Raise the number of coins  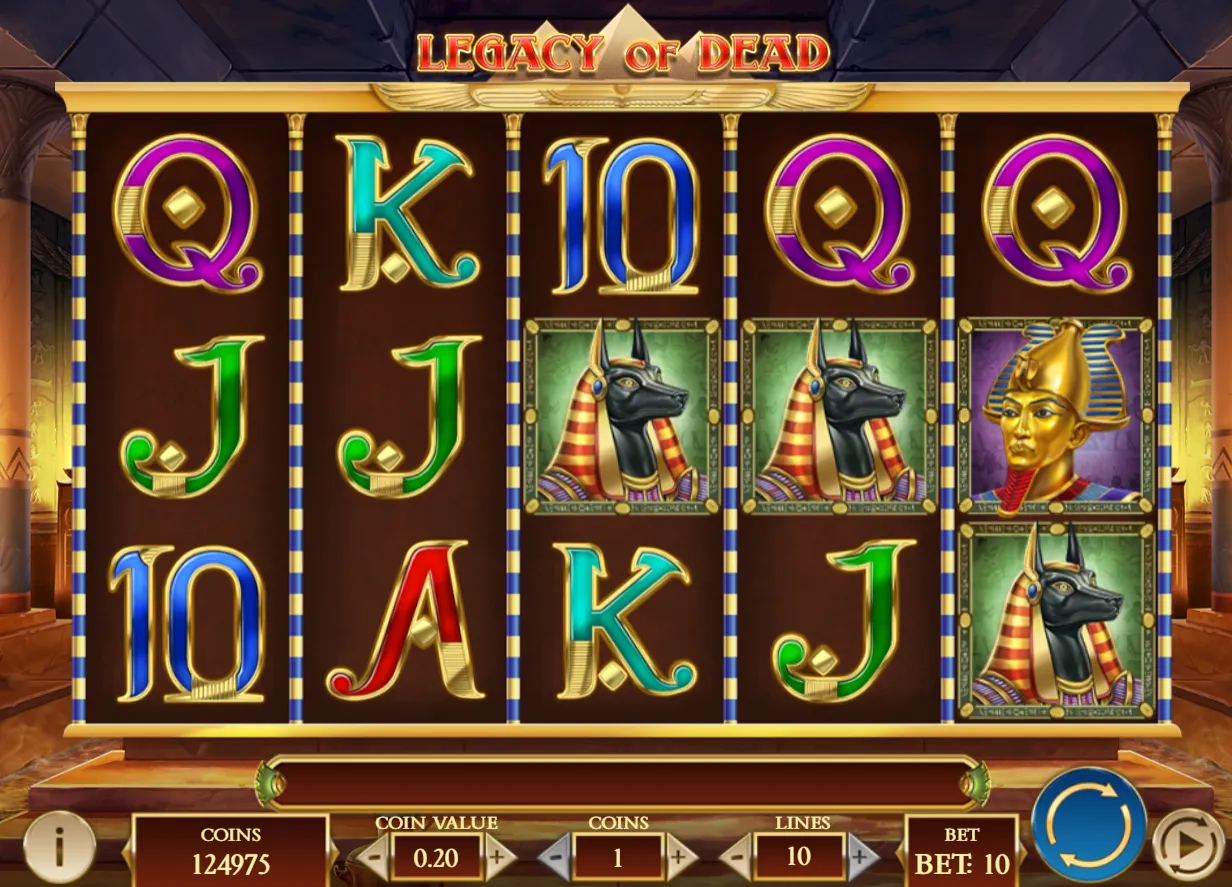click(x=681, y=857)
